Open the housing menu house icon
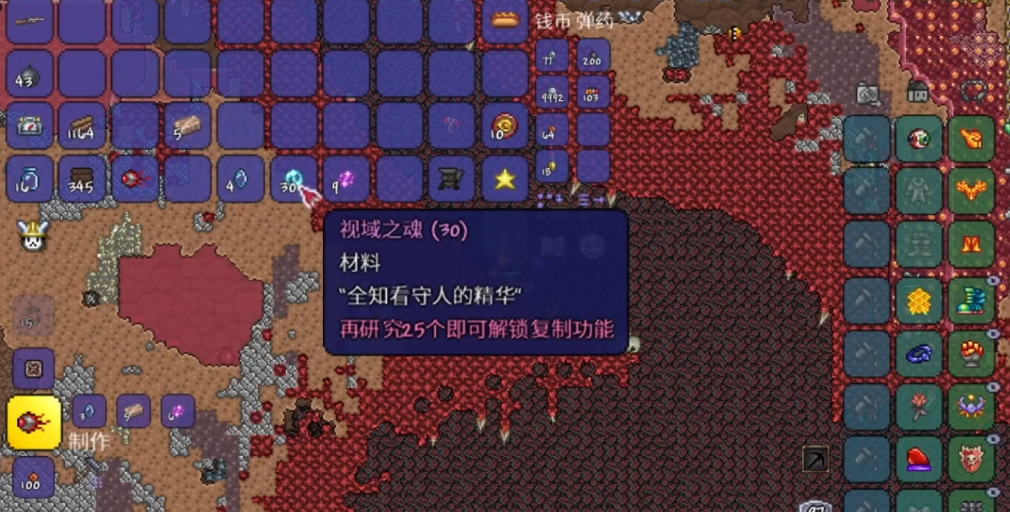The image size is (1010, 512). point(917,91)
